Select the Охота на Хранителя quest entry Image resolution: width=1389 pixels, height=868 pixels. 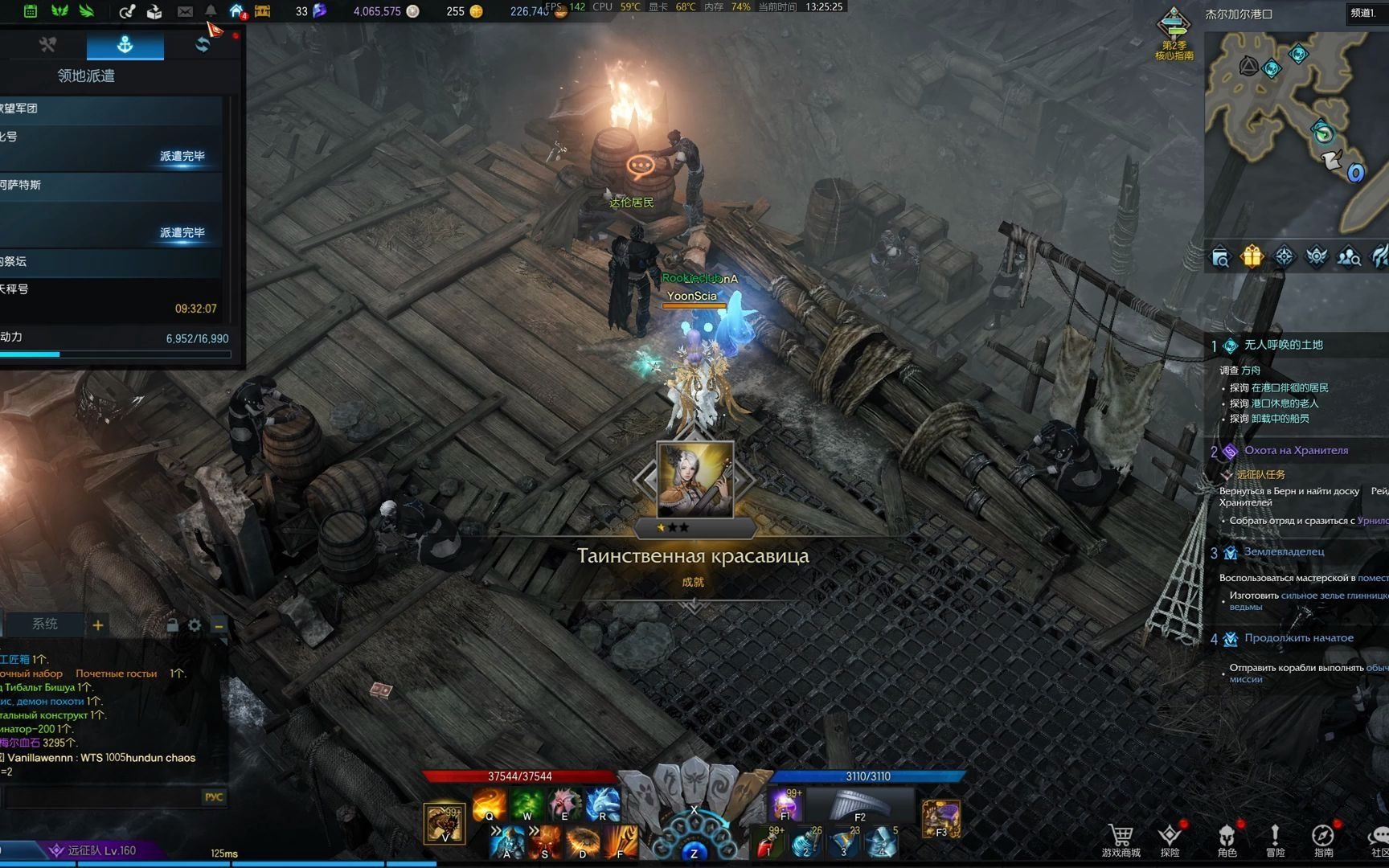pyautogui.click(x=1296, y=450)
